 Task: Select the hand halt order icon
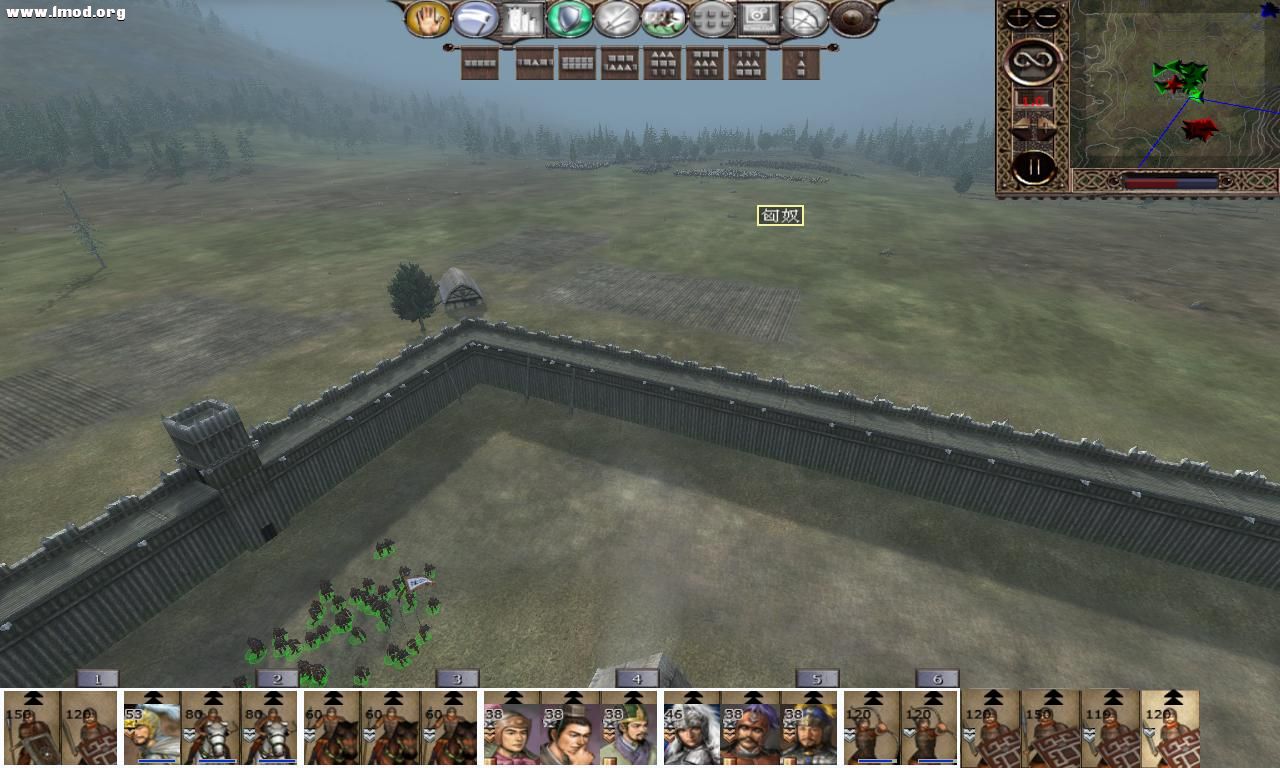(x=428, y=20)
